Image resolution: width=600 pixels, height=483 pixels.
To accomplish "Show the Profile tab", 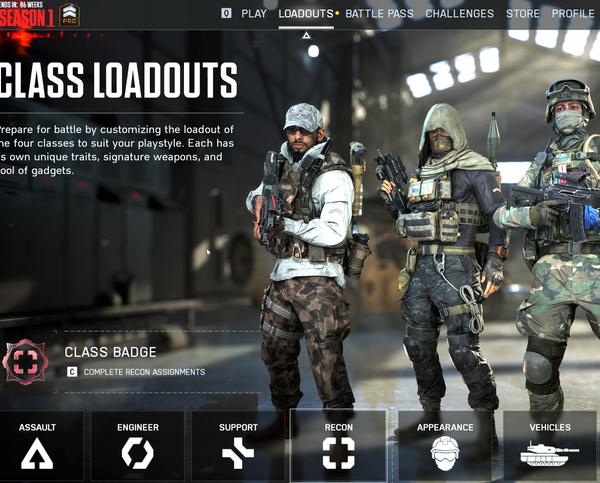I will (572, 14).
